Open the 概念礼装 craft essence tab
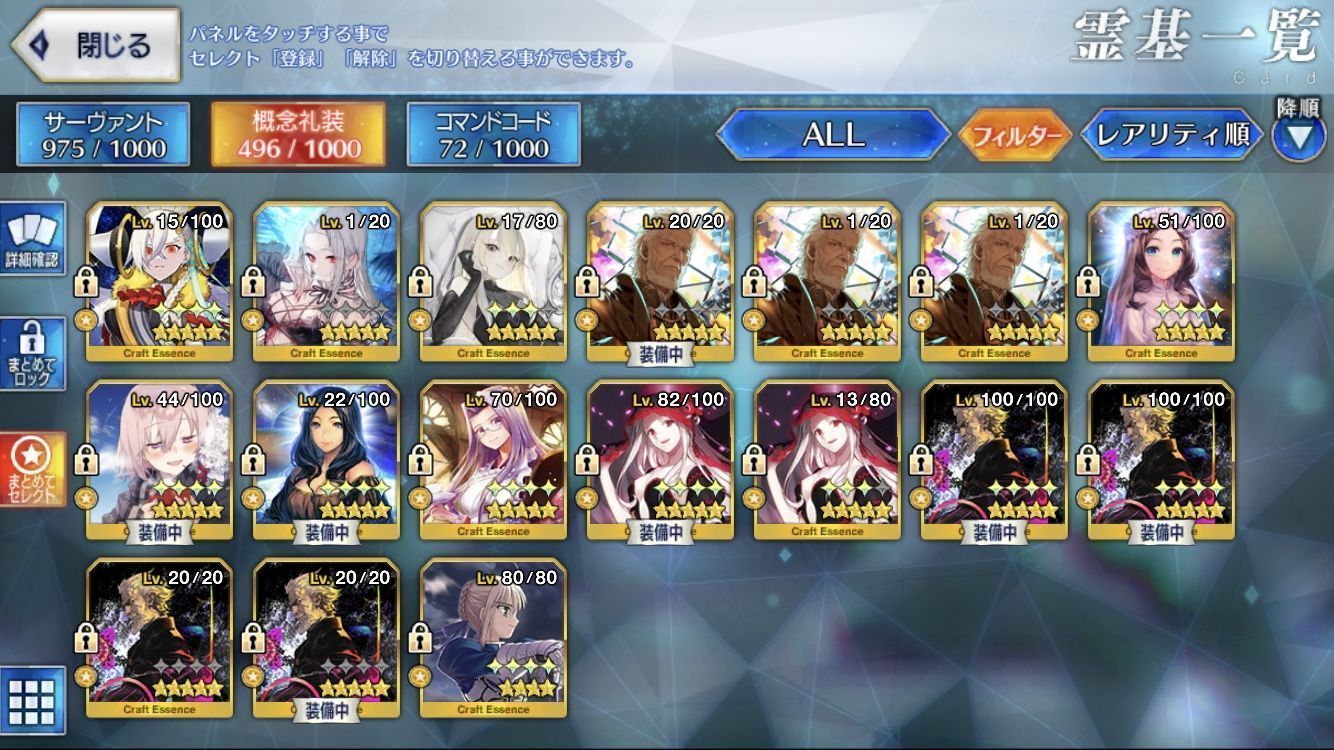Viewport: 1334px width, 750px height. (x=298, y=135)
